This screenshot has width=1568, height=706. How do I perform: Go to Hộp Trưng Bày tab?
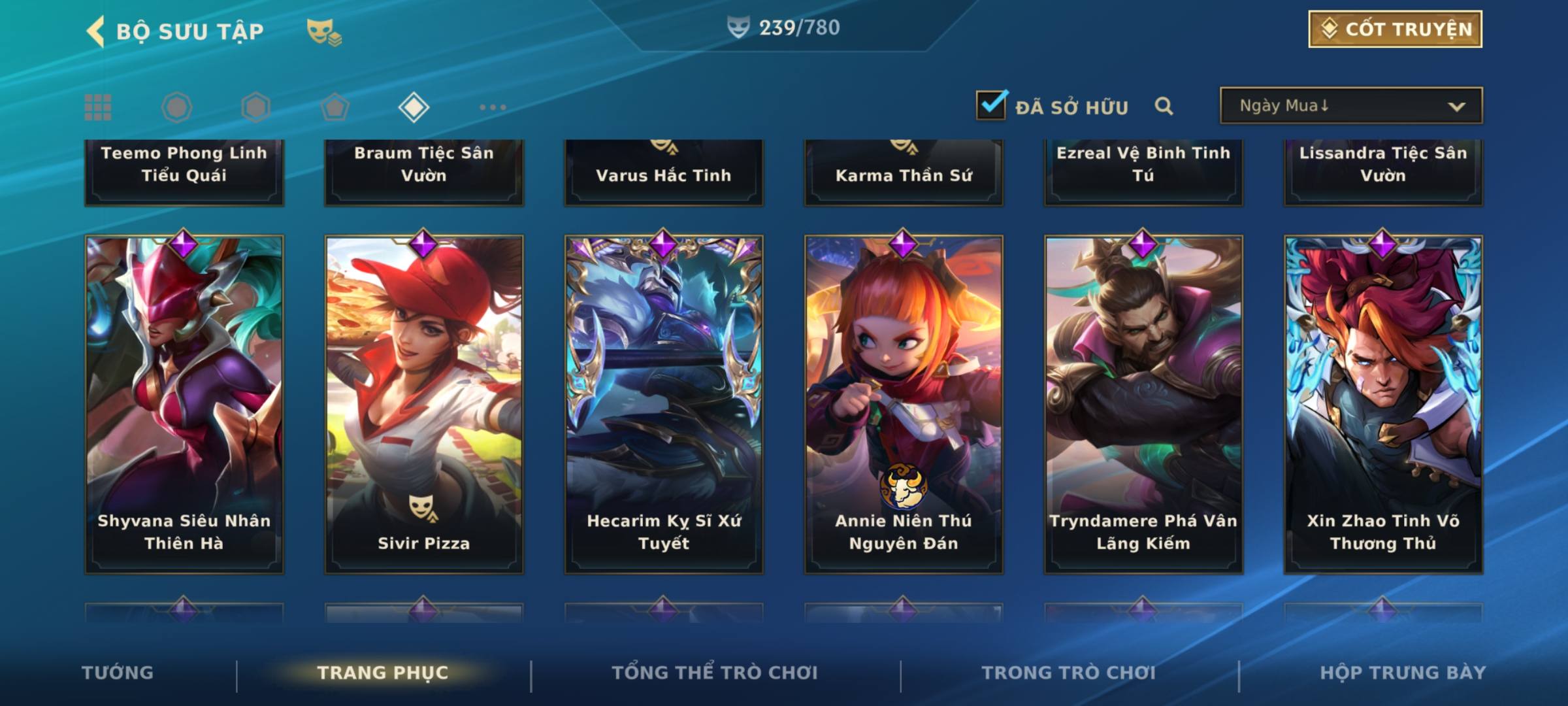coord(1403,673)
